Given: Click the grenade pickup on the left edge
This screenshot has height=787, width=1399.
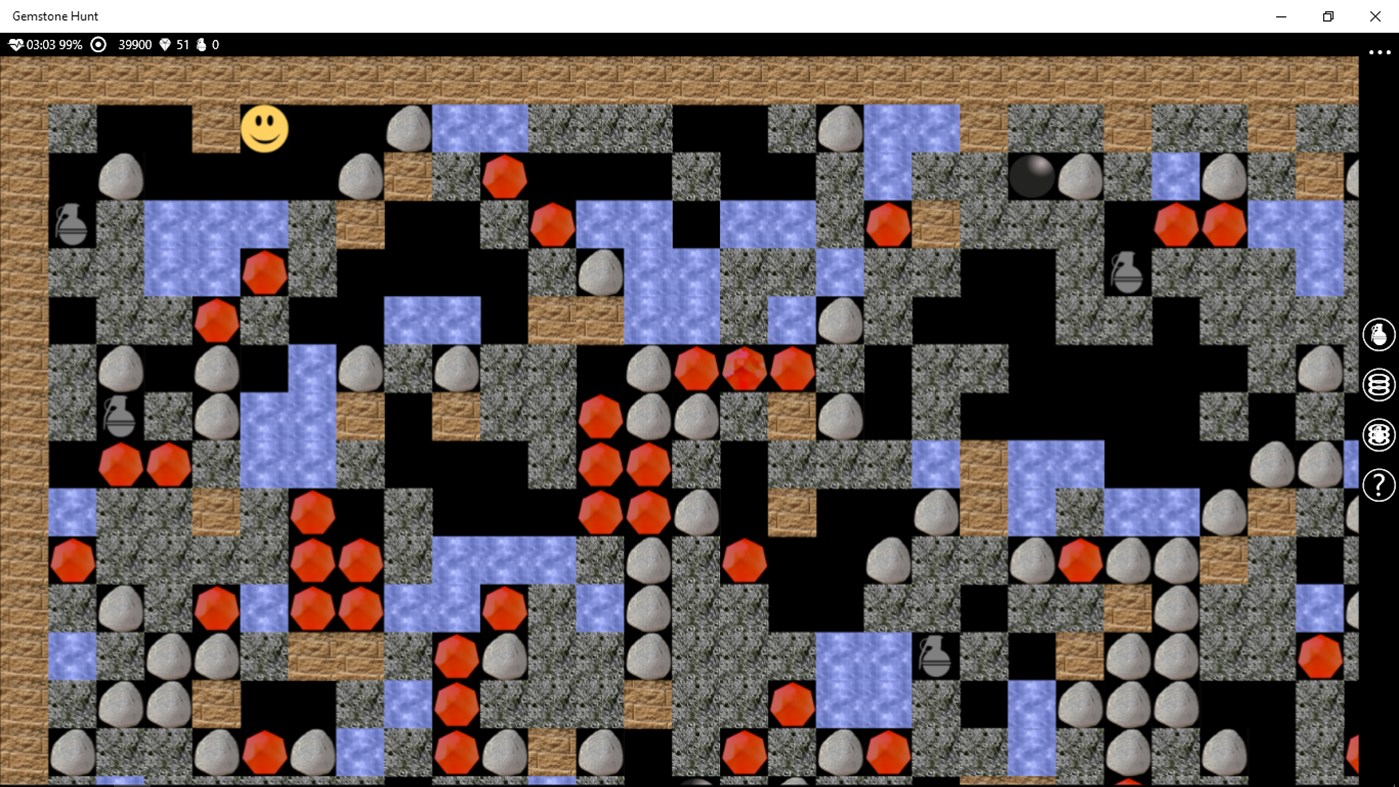Looking at the screenshot, I should (x=71, y=225).
